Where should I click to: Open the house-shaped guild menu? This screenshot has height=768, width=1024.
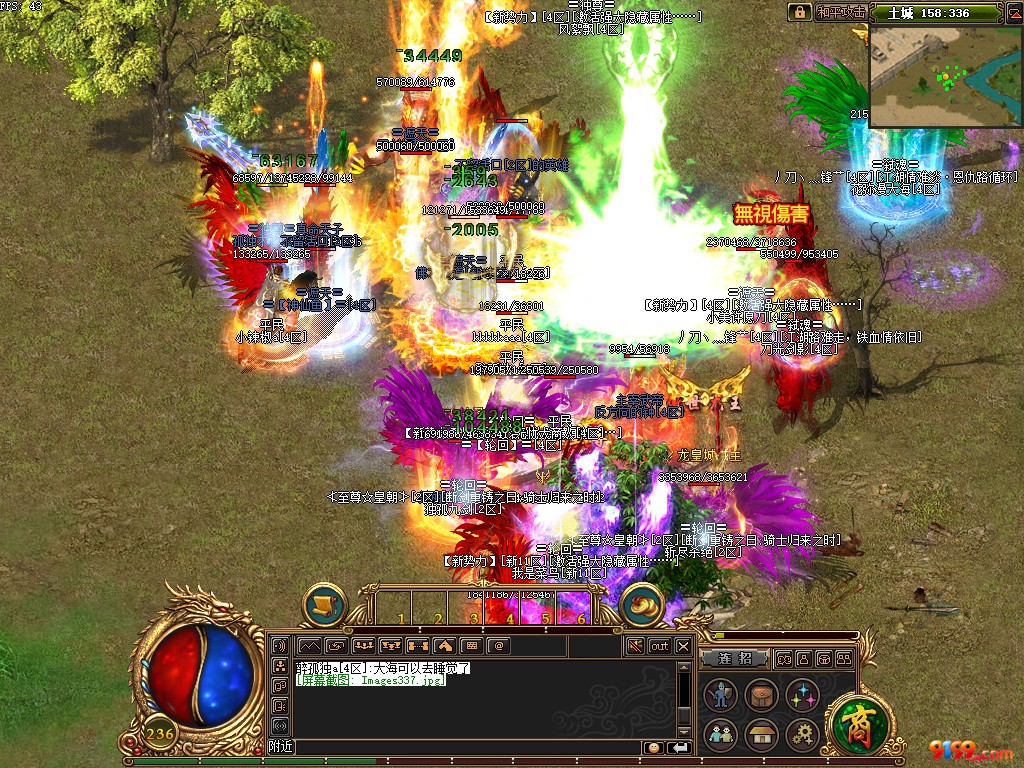[761, 735]
